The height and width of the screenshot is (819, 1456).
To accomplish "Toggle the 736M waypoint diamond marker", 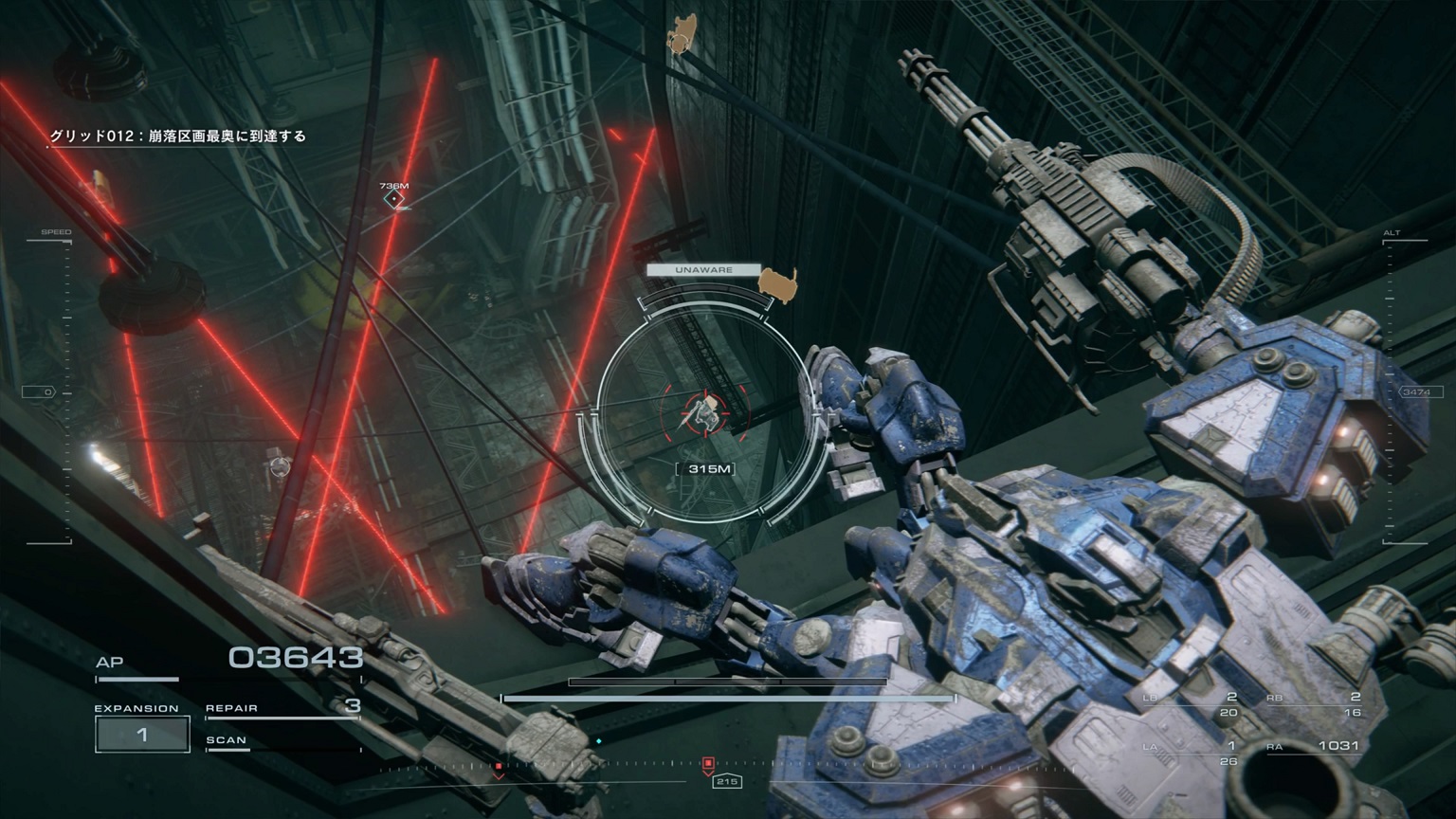I will click(x=395, y=197).
